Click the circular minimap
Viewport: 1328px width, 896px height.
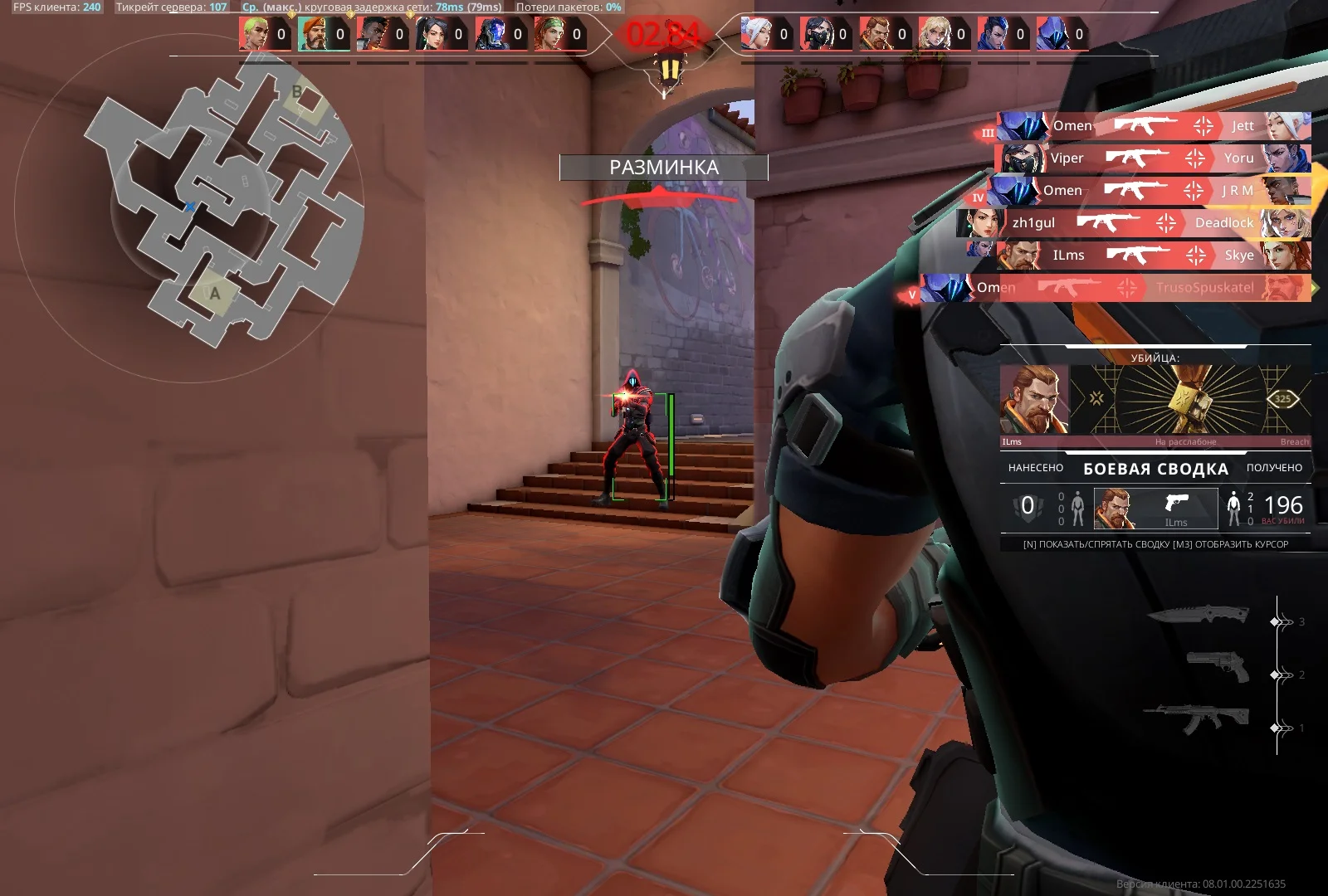[x=189, y=207]
